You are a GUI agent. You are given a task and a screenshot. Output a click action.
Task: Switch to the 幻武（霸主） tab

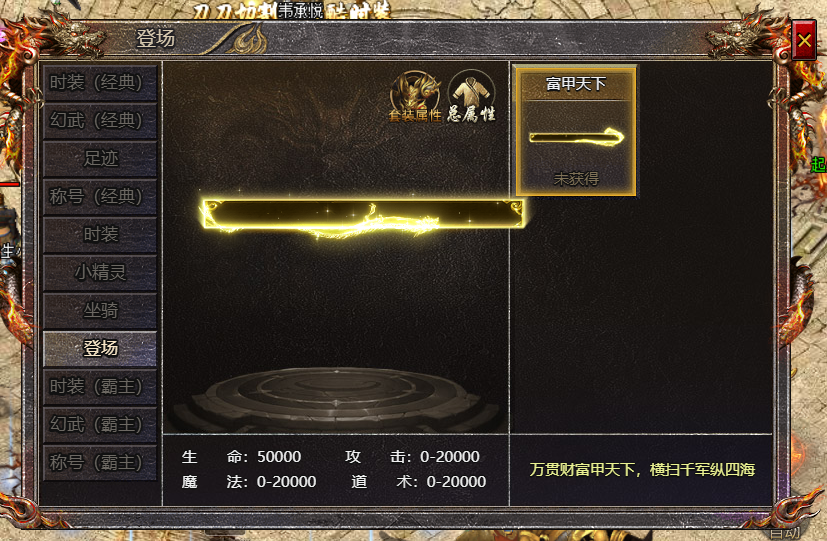[100, 424]
